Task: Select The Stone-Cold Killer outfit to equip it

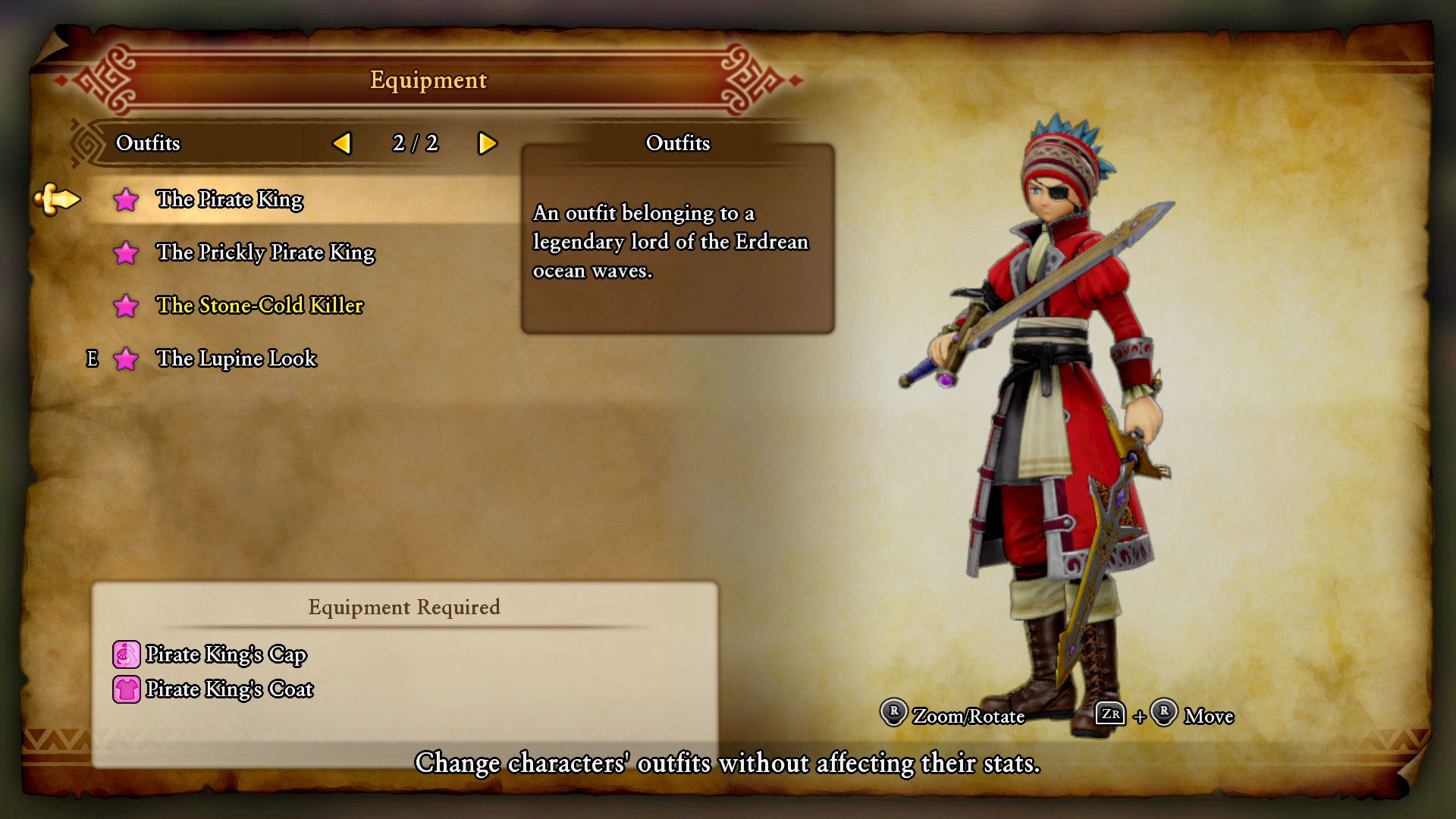Action: (x=259, y=306)
